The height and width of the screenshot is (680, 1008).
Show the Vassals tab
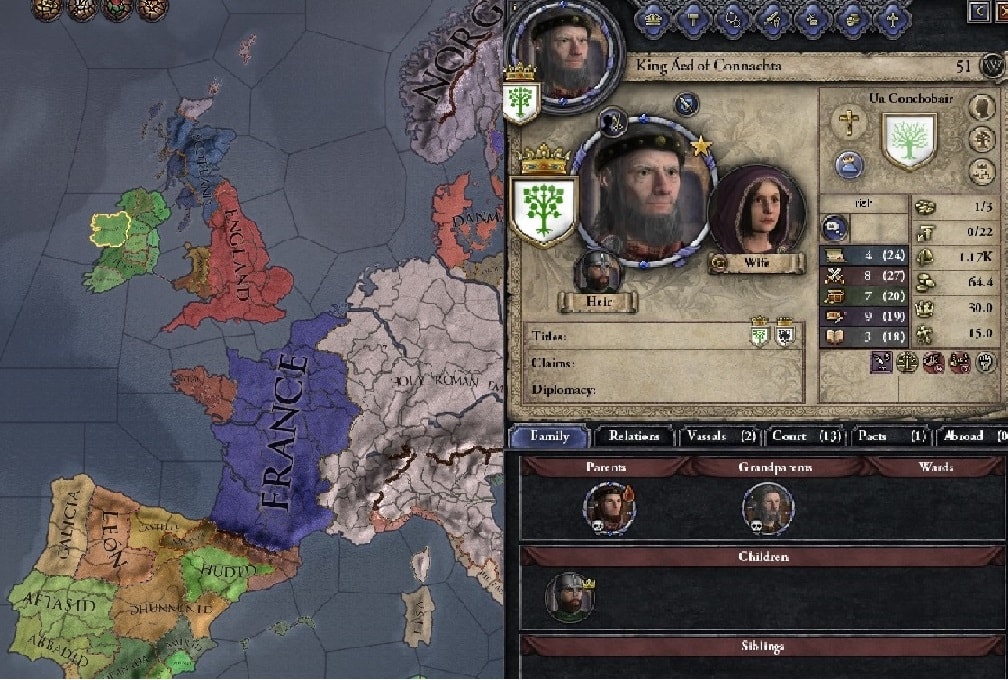(720, 436)
